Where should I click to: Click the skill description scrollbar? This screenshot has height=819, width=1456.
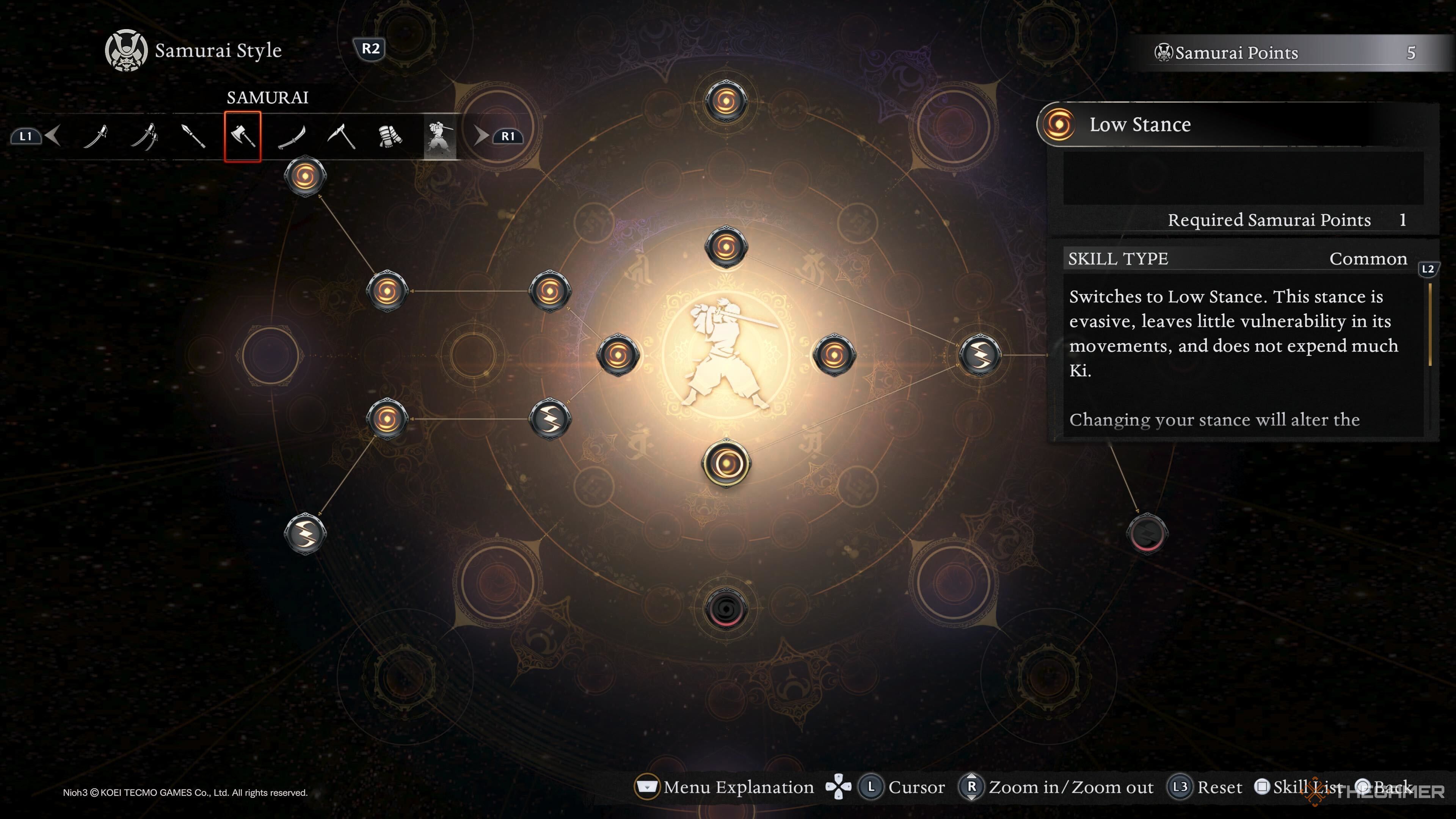click(1430, 325)
